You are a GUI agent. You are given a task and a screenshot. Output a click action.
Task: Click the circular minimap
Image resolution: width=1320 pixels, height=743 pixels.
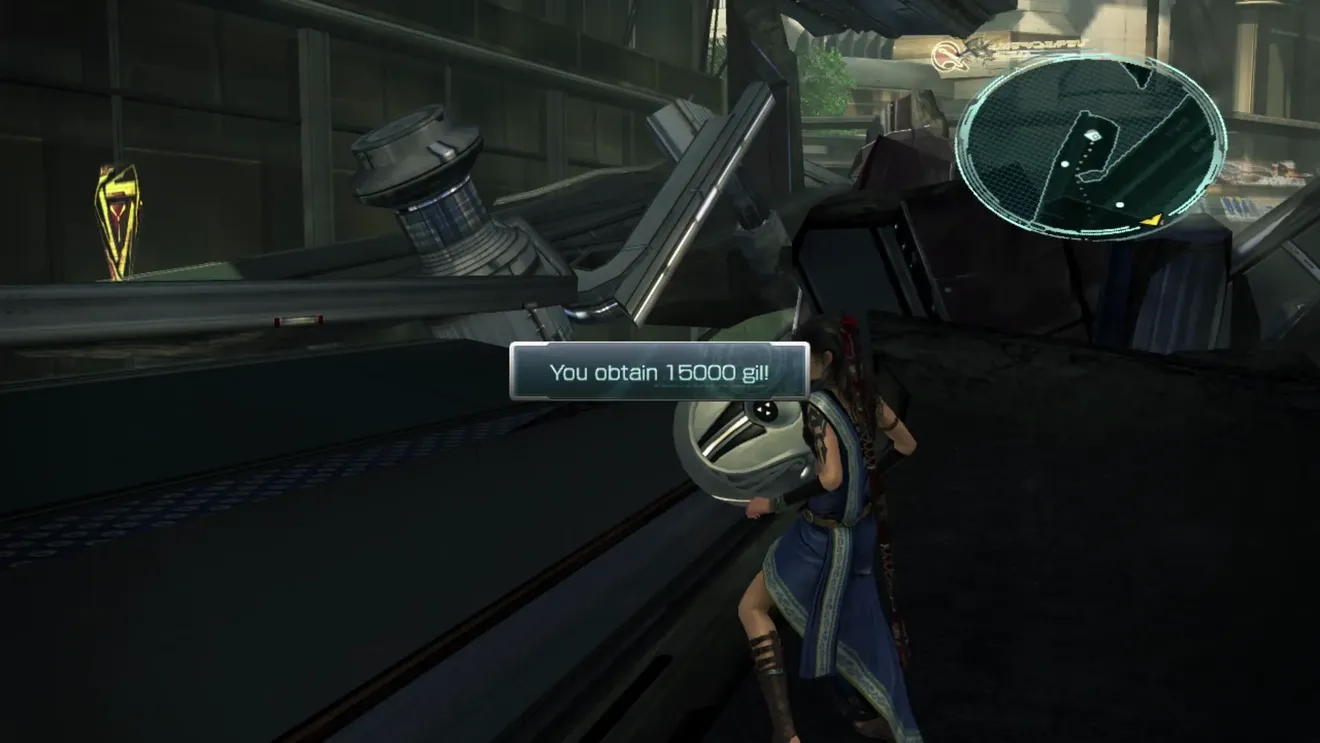point(1091,146)
